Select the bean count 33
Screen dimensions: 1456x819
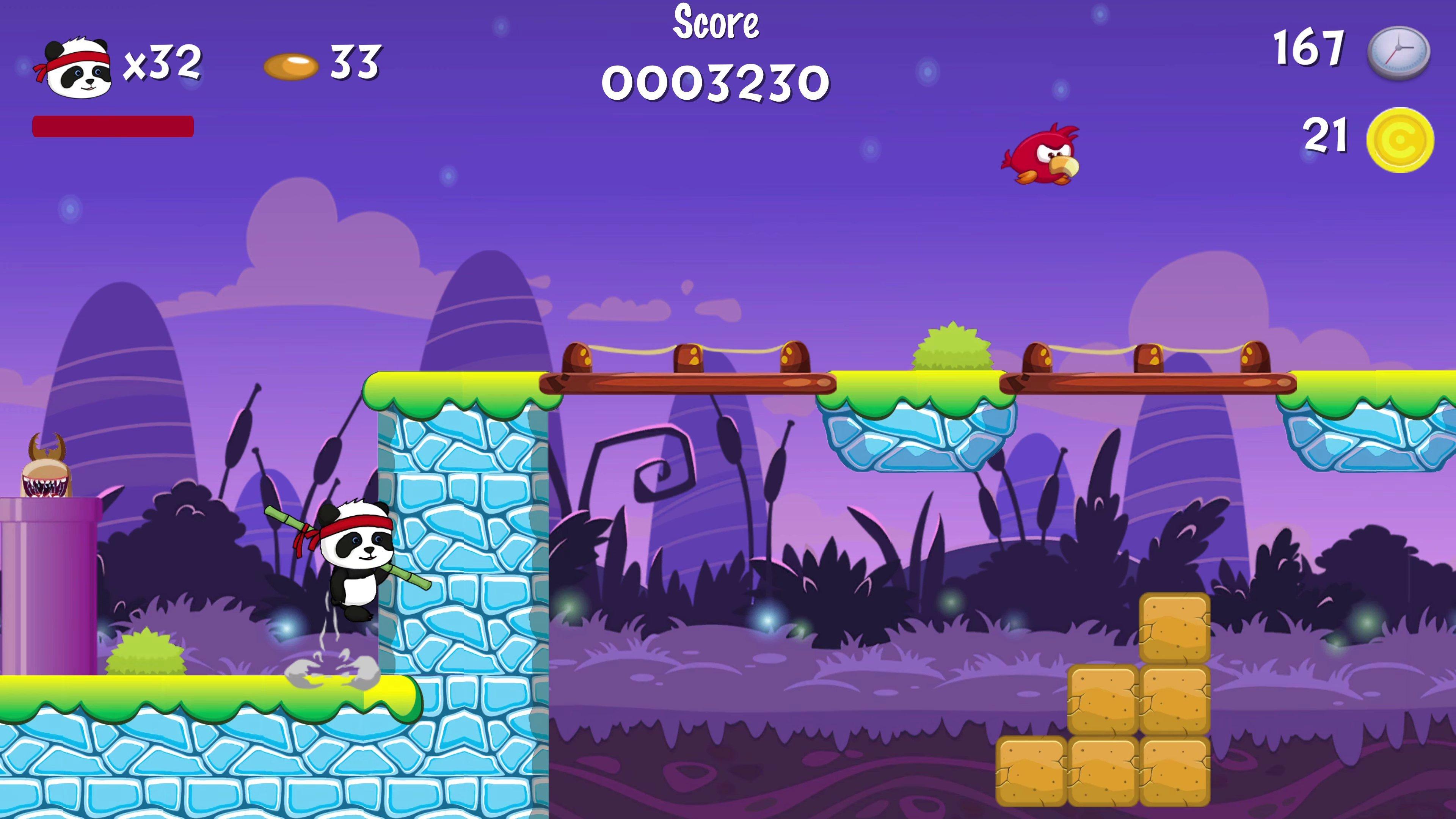pyautogui.click(x=353, y=62)
